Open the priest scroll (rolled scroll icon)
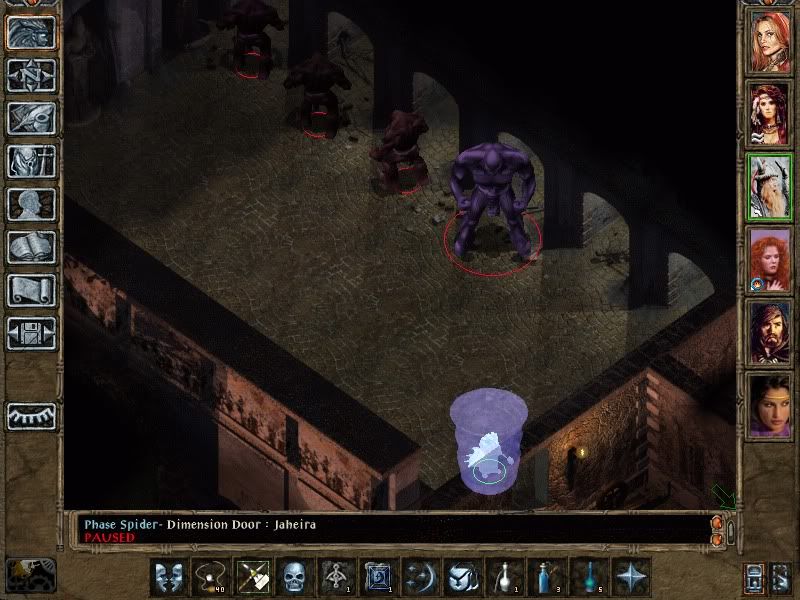800x600 pixels. point(31,290)
